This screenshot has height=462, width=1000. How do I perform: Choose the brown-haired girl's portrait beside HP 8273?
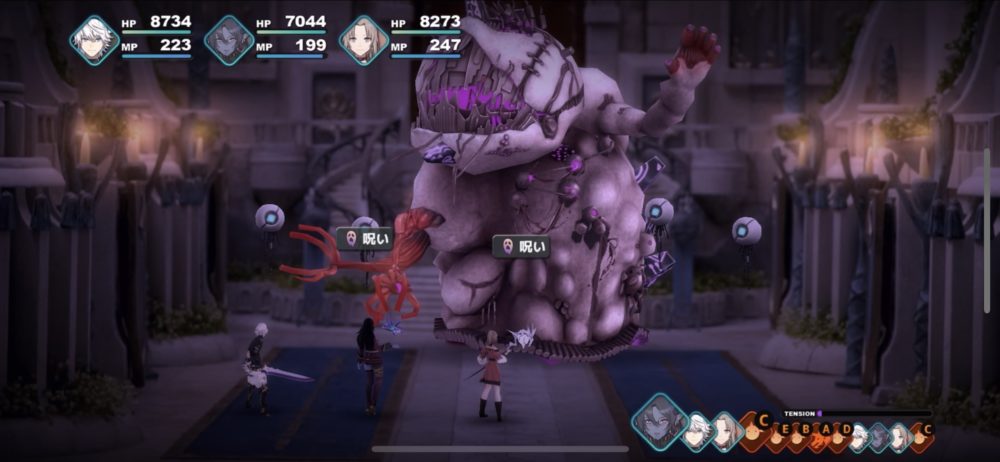point(364,40)
